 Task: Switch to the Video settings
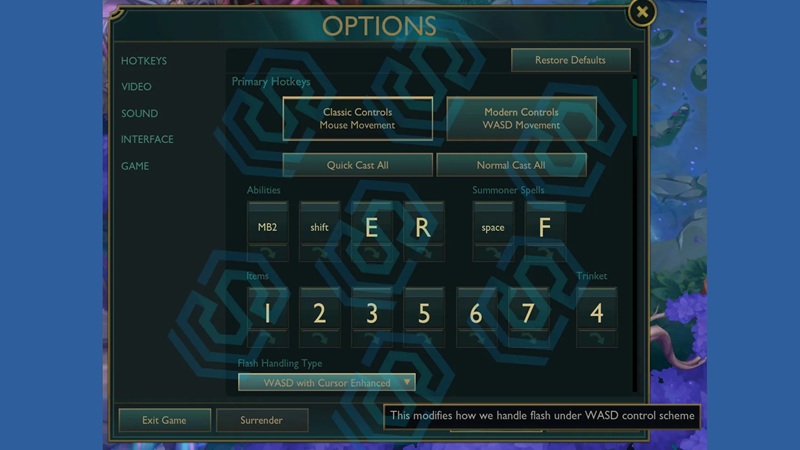point(137,87)
